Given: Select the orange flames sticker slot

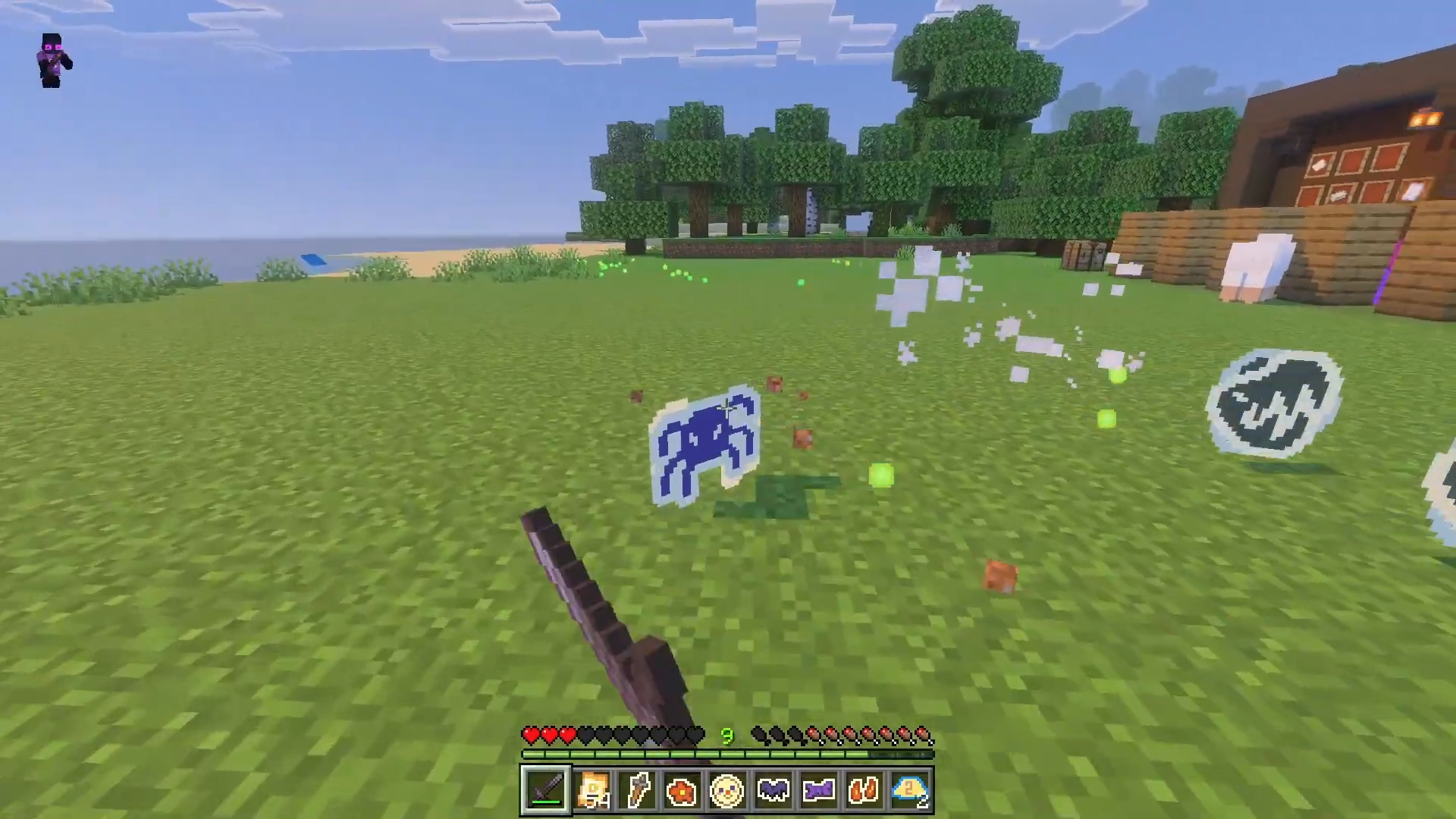Looking at the screenshot, I should (x=864, y=790).
